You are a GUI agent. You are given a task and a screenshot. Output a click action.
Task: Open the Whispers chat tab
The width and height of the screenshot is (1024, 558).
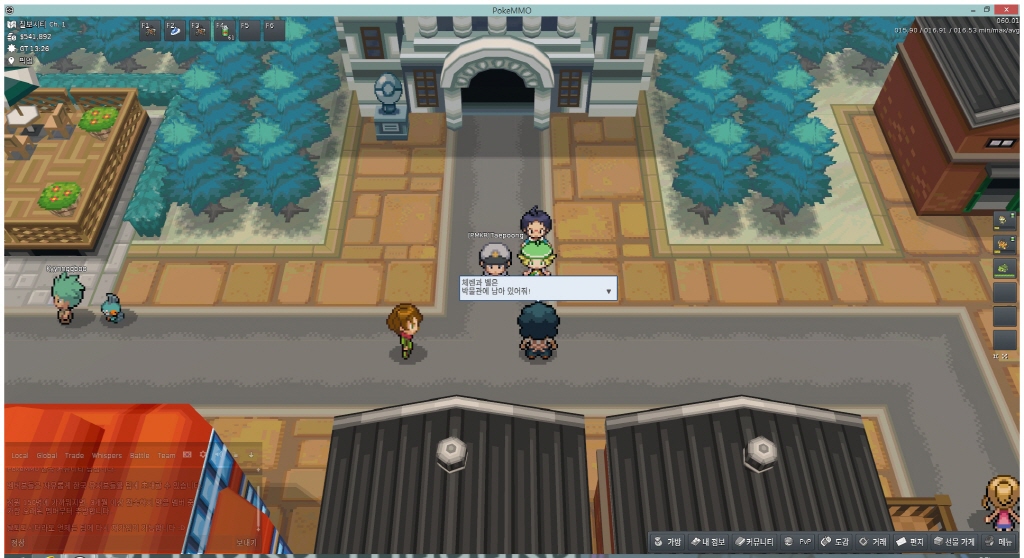point(106,455)
